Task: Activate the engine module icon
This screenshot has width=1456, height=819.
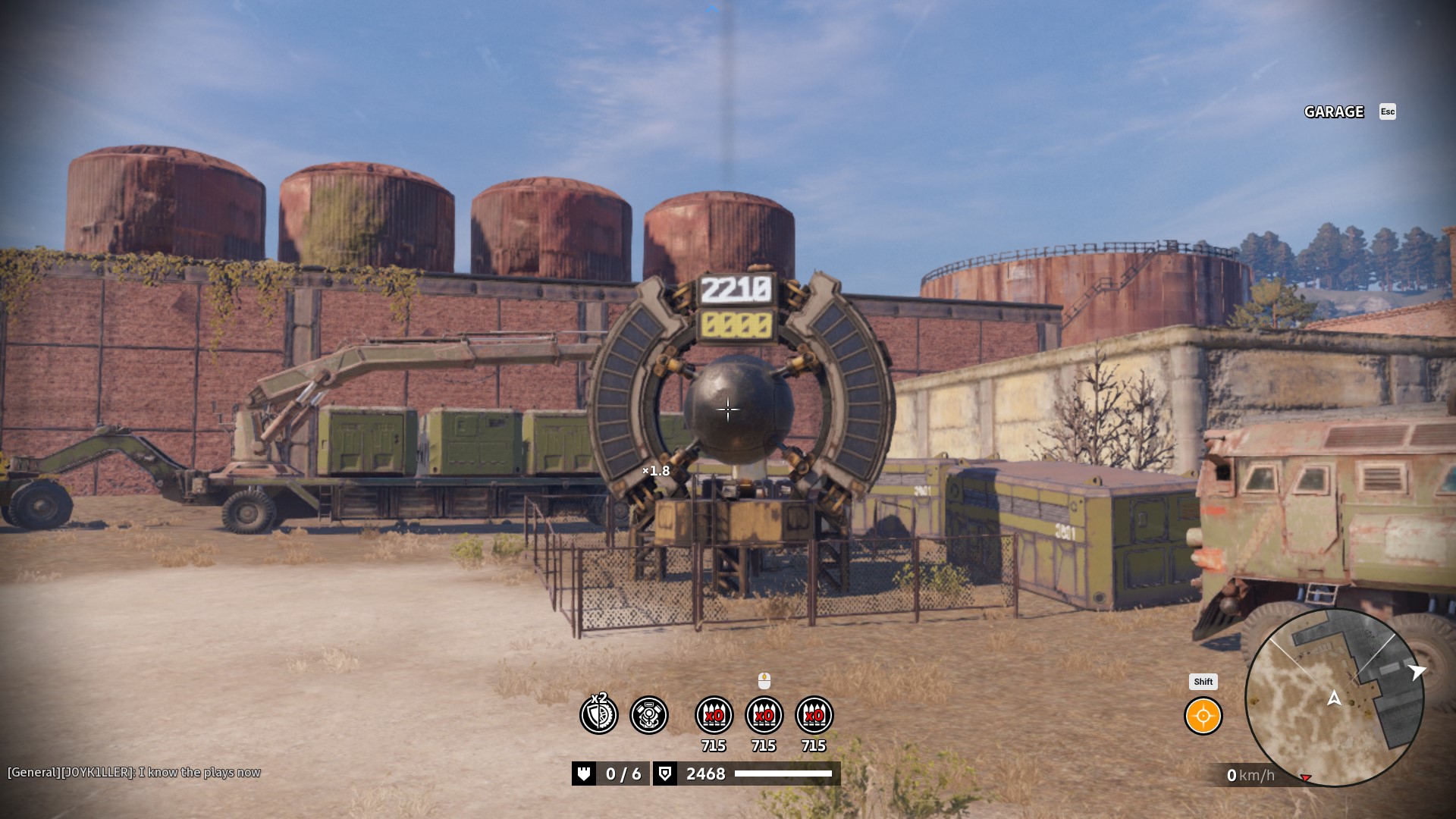Action: [x=649, y=715]
